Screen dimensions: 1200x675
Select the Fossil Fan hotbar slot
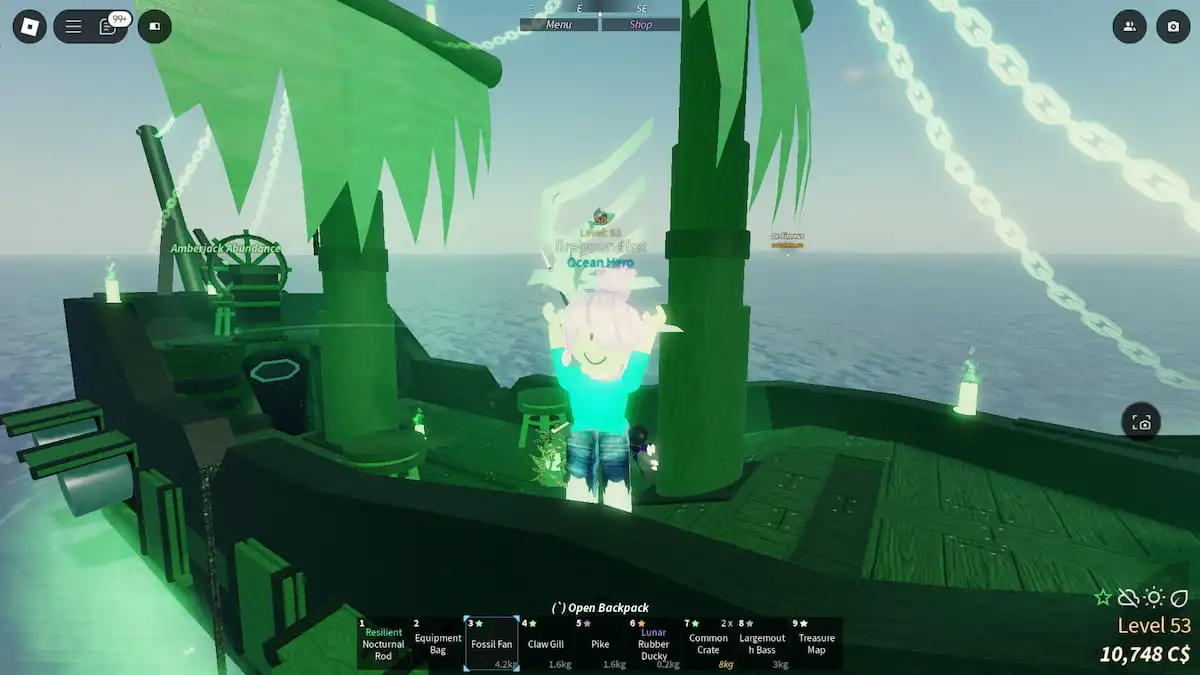click(491, 643)
